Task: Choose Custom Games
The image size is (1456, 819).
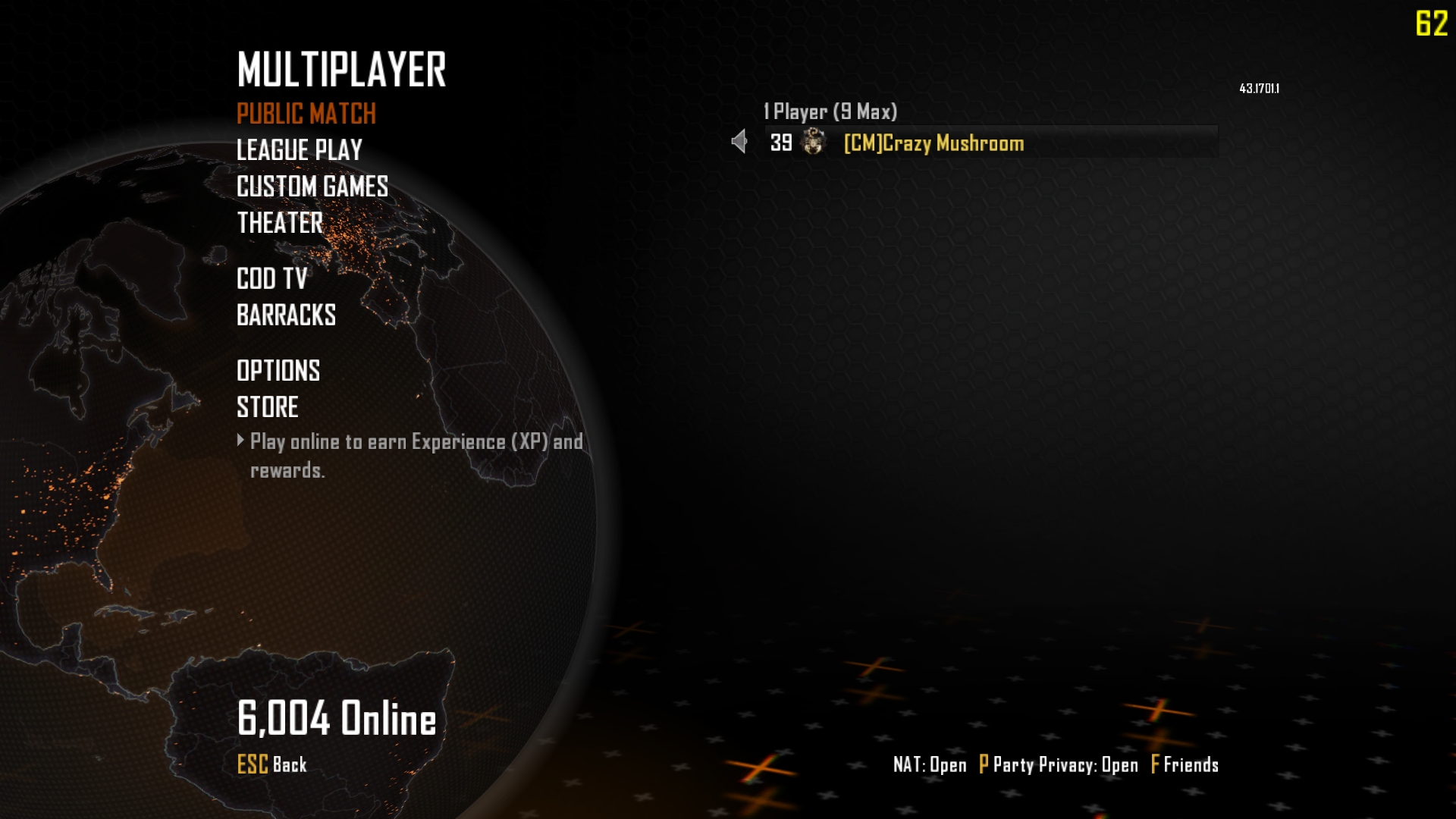Action: click(x=312, y=187)
